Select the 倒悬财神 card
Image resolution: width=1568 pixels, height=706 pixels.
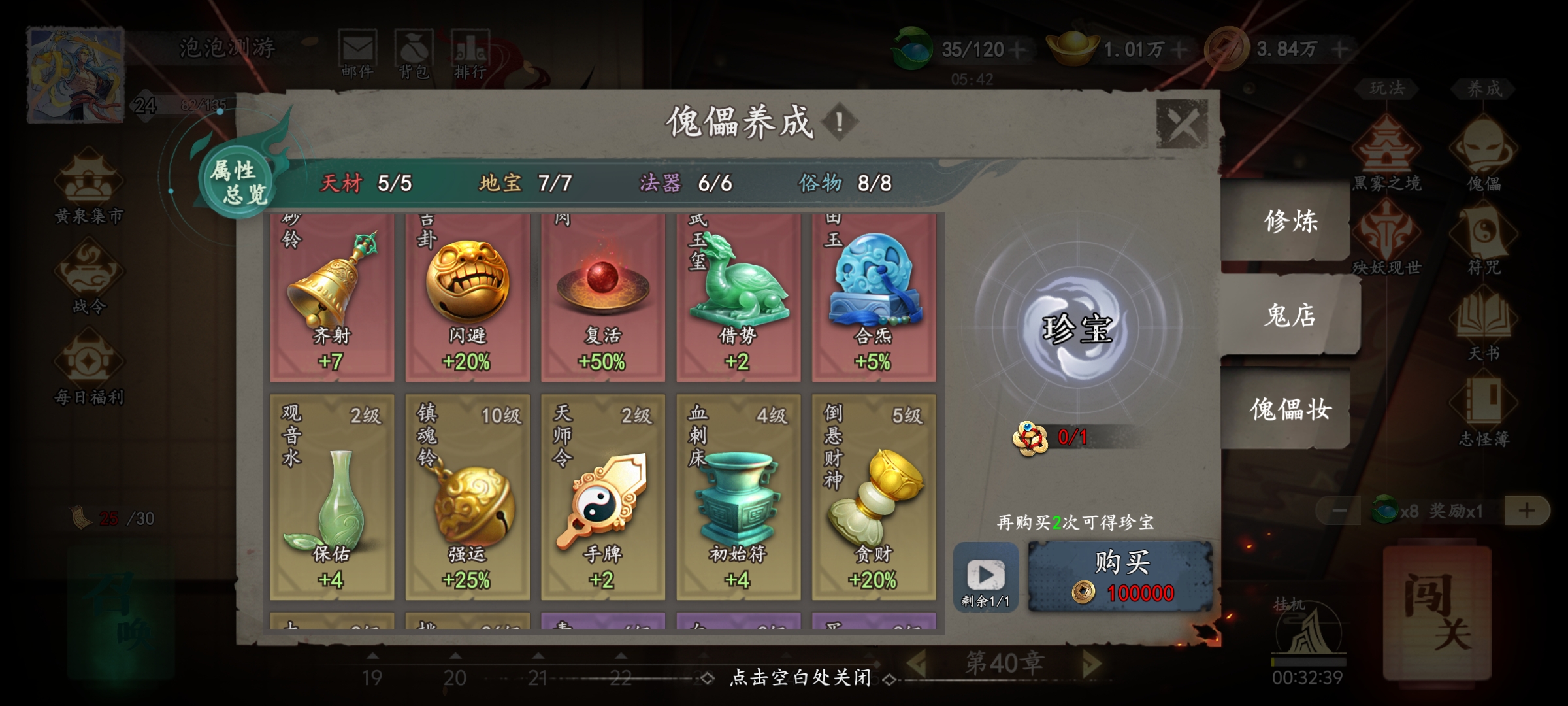[874, 497]
